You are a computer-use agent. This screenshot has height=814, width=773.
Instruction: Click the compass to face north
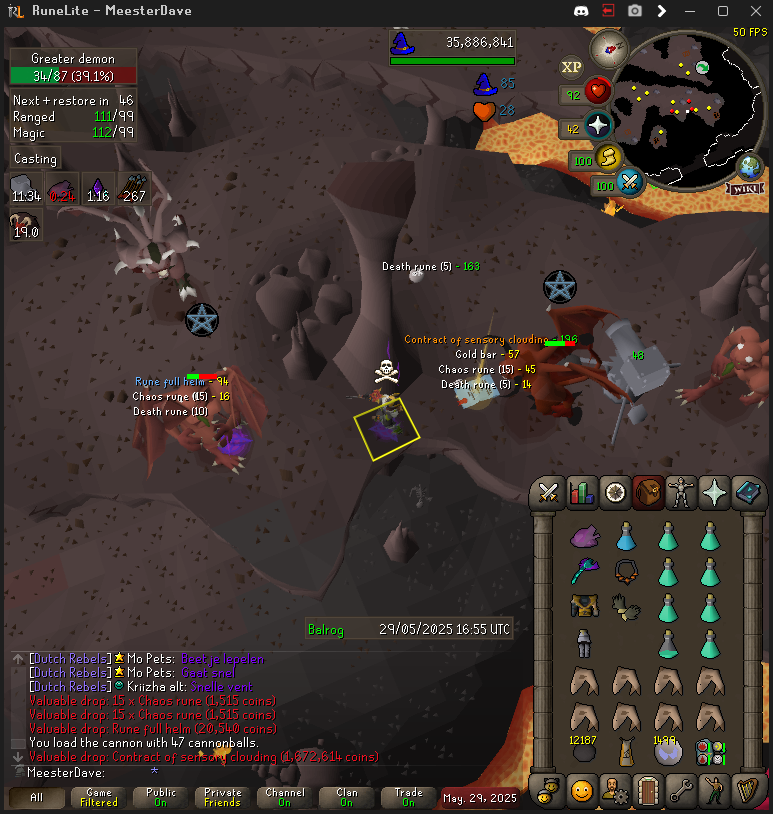pos(608,47)
